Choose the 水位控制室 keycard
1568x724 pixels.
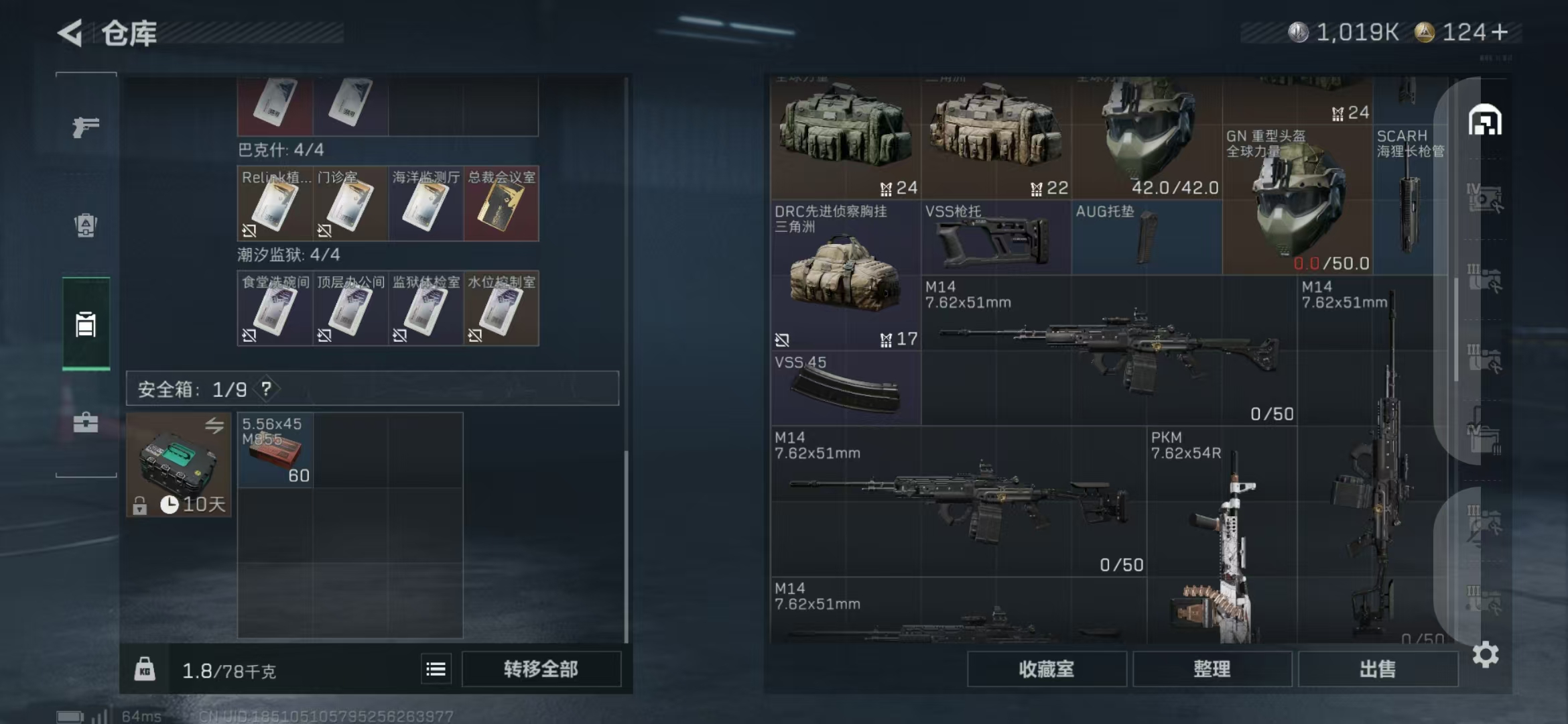[501, 309]
